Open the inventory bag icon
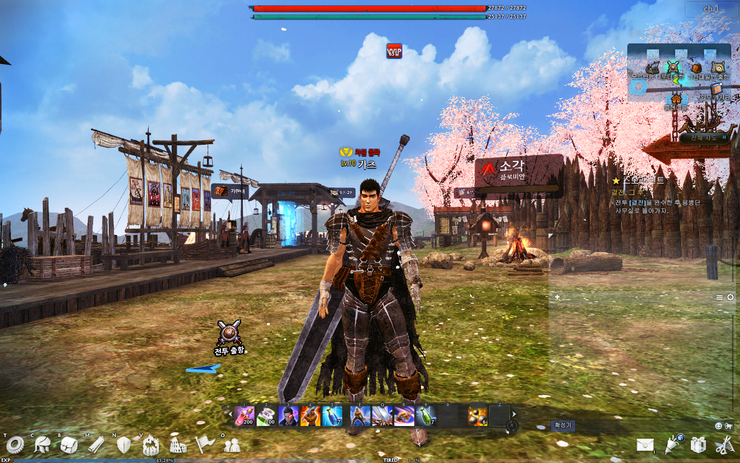 pyautogui.click(x=69, y=444)
